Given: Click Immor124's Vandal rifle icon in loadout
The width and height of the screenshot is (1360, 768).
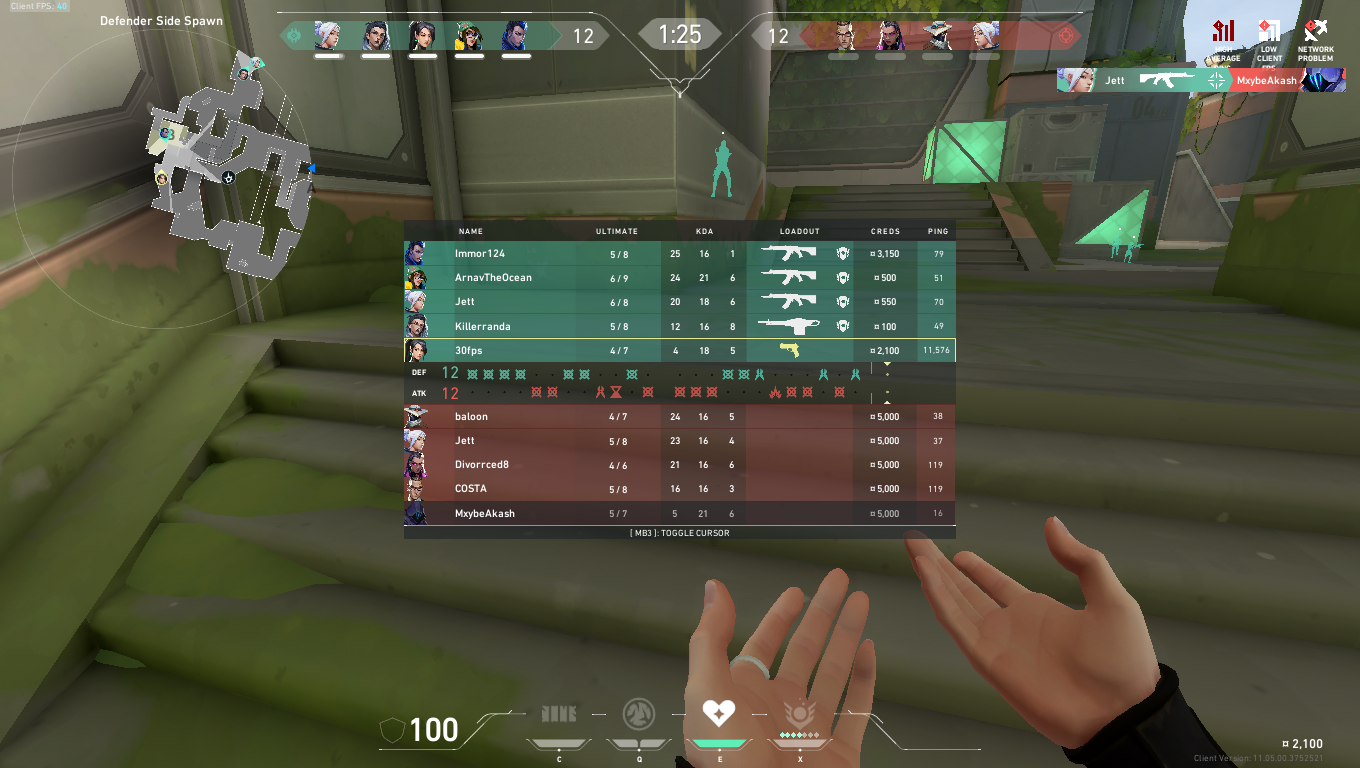Looking at the screenshot, I should tap(790, 253).
